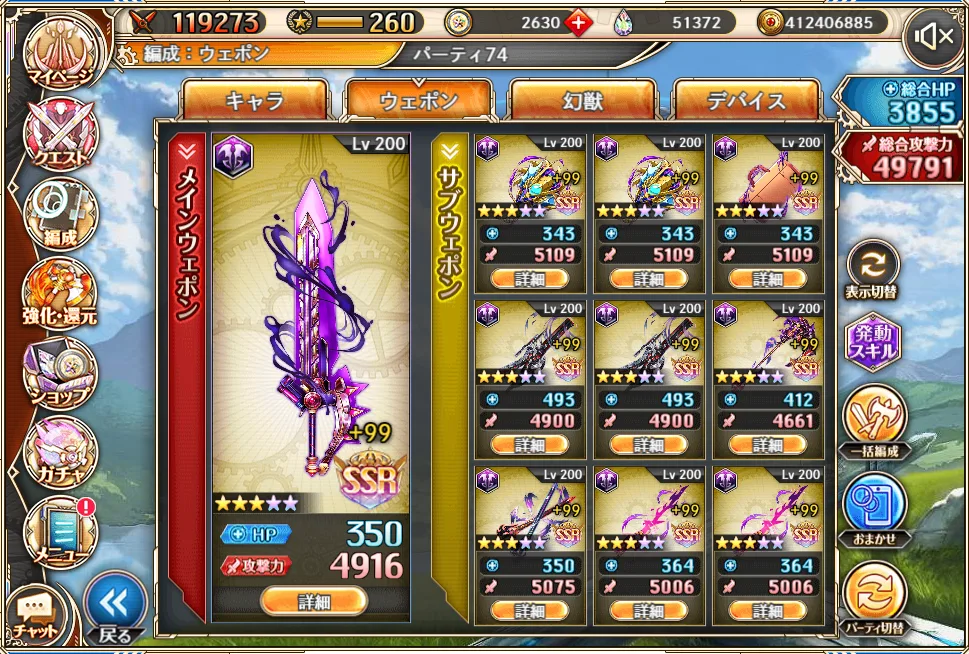Toggle the sound mute speaker icon
The width and height of the screenshot is (969, 654).
(934, 38)
